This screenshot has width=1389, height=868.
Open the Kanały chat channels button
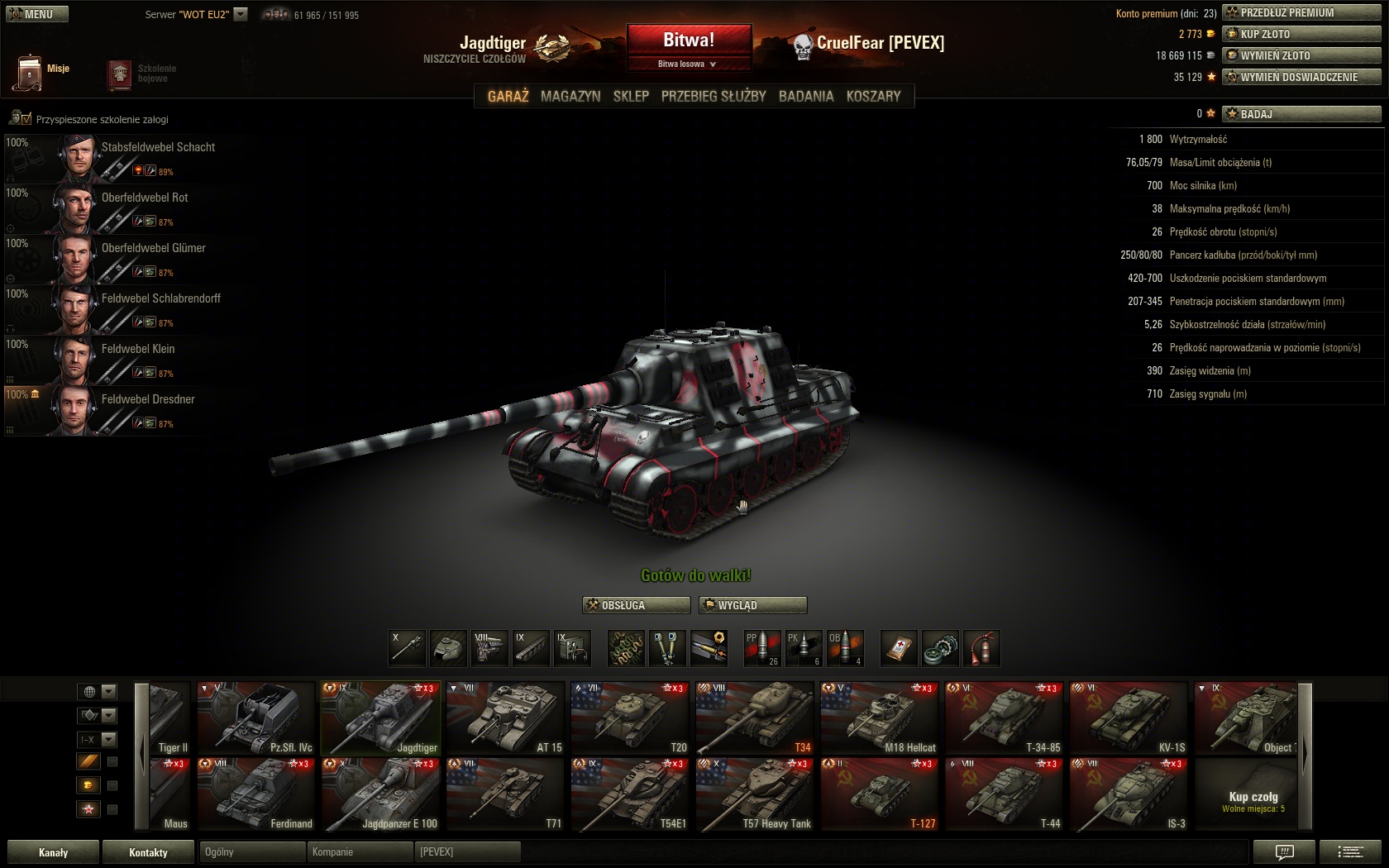pyautogui.click(x=53, y=852)
